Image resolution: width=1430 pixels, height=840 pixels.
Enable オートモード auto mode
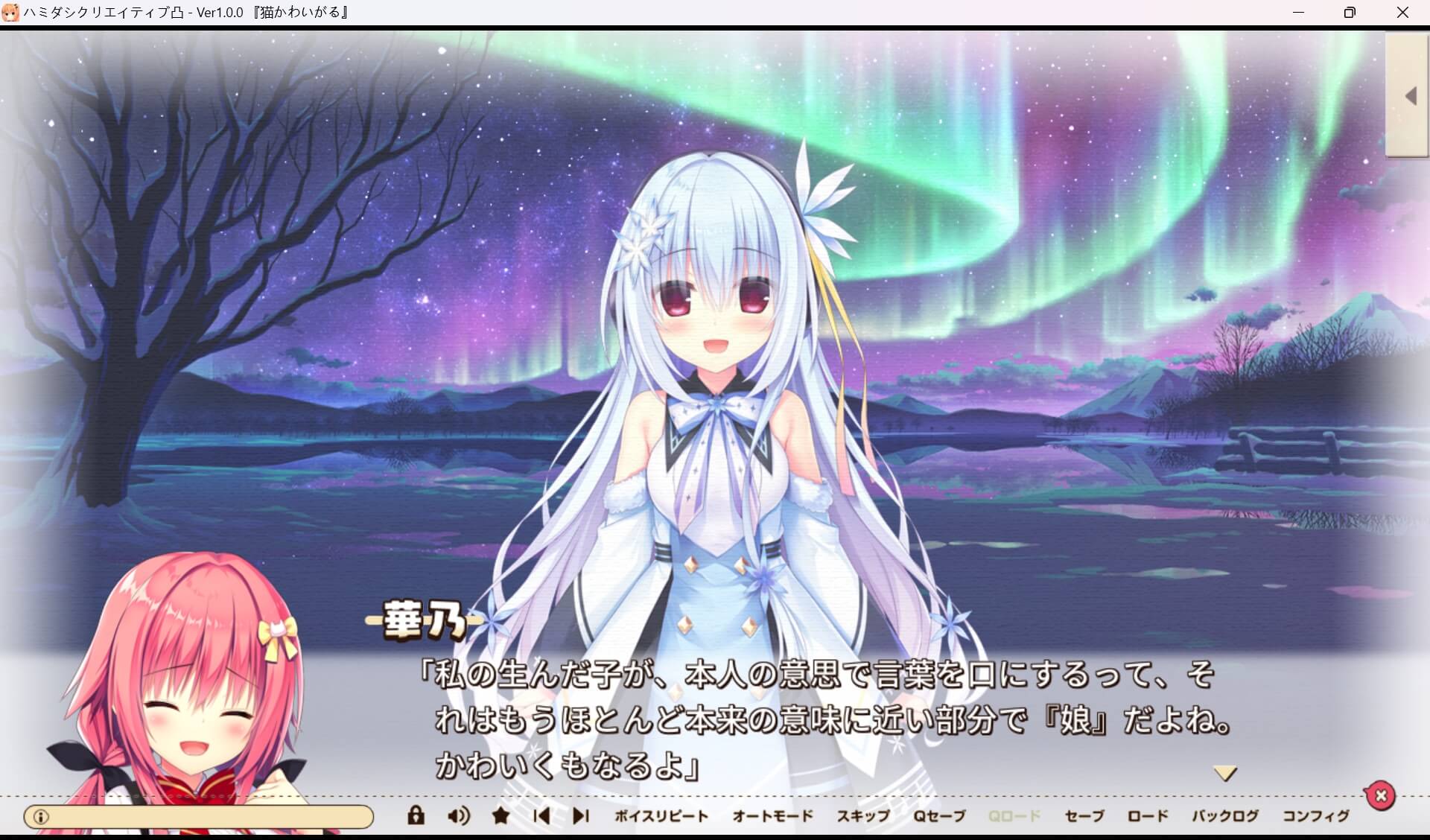773,815
